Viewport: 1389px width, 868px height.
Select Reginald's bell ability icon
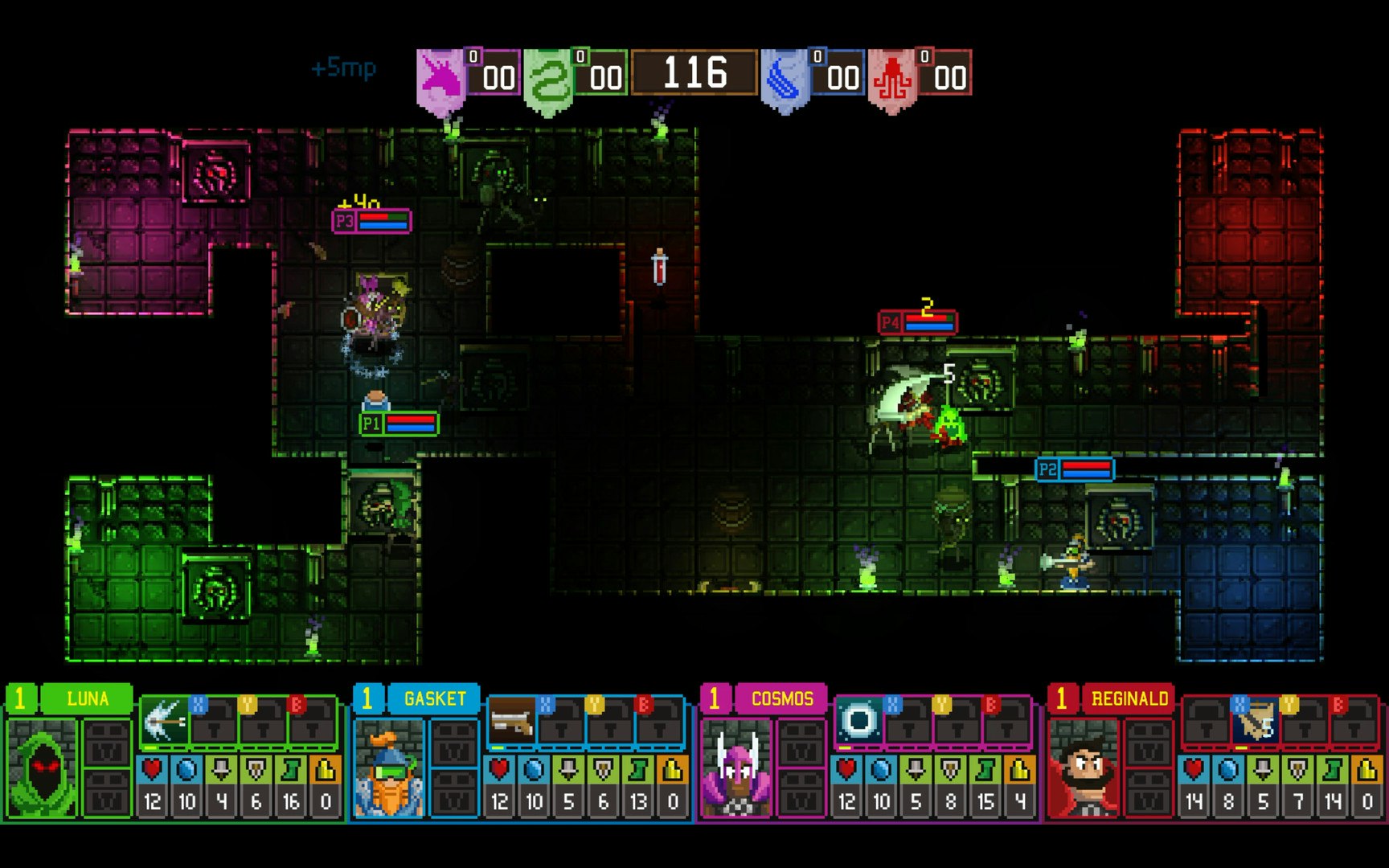pyautogui.click(x=1256, y=719)
